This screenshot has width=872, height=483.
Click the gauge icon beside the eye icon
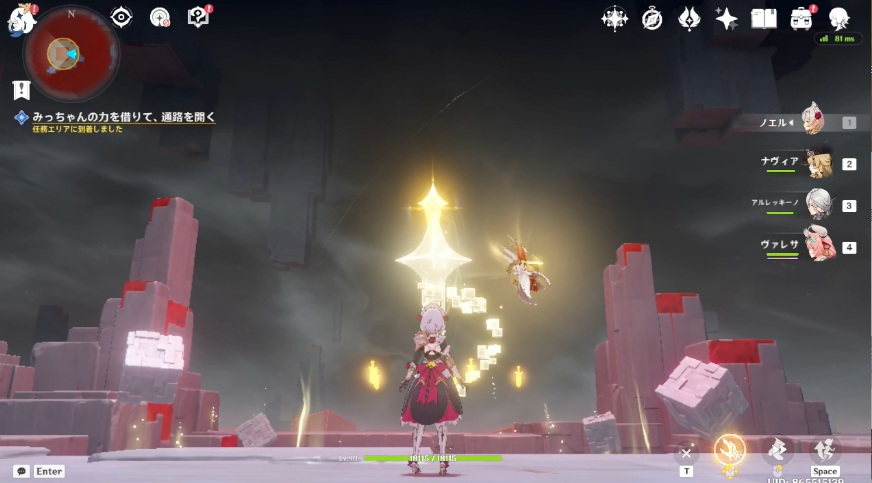click(x=159, y=17)
